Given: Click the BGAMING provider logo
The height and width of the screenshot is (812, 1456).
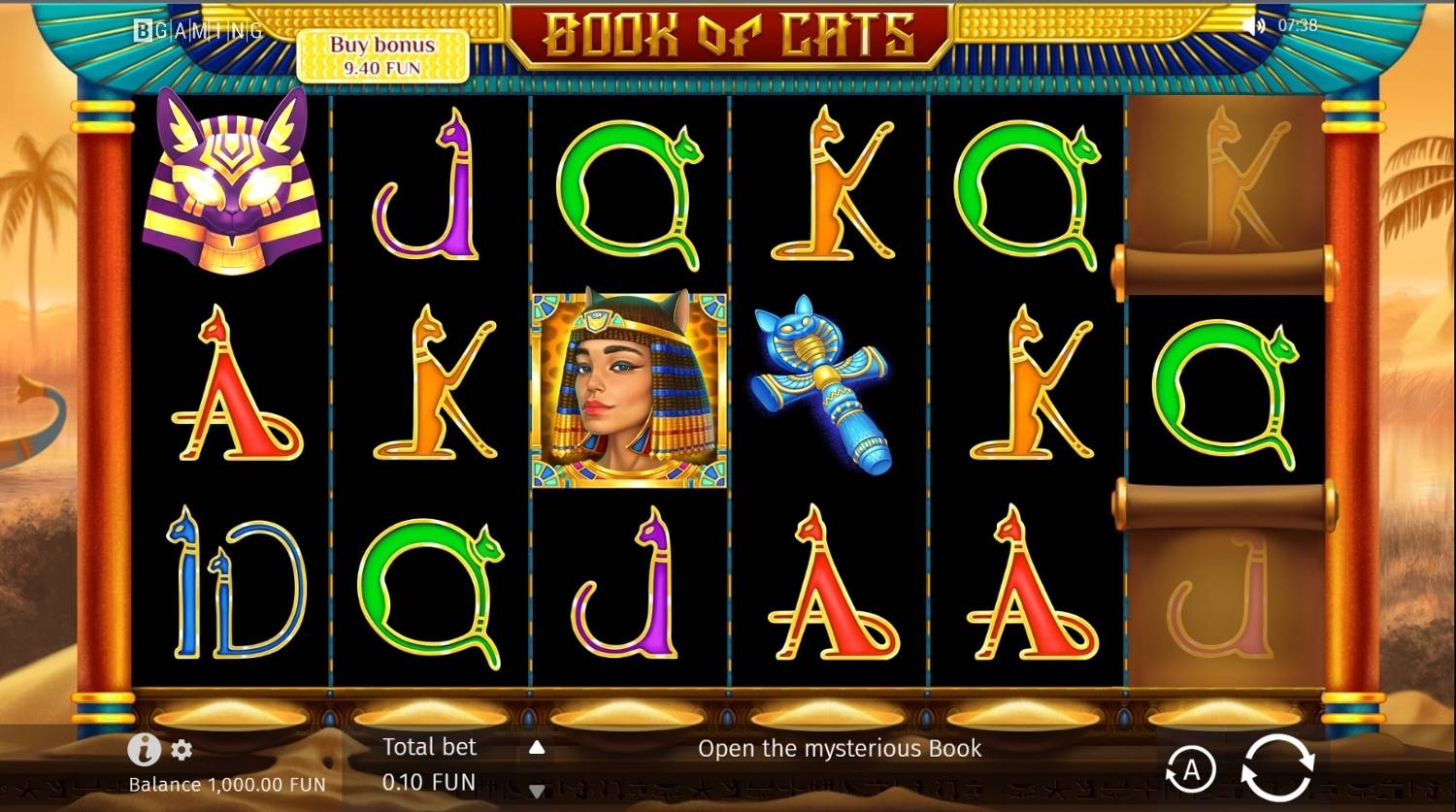Looking at the screenshot, I should coord(196,30).
